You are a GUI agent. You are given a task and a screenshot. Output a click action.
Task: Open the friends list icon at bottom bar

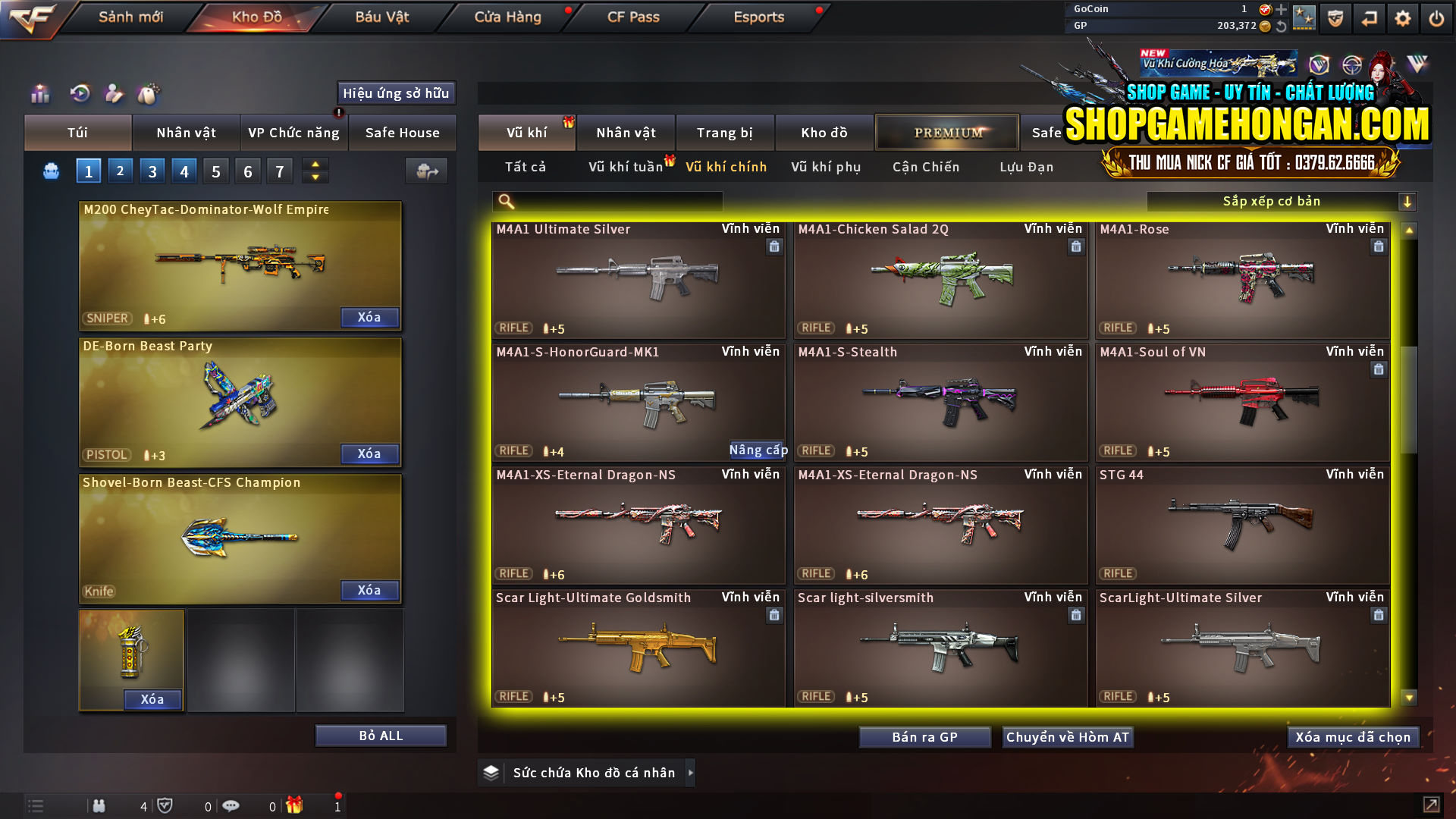(x=99, y=806)
